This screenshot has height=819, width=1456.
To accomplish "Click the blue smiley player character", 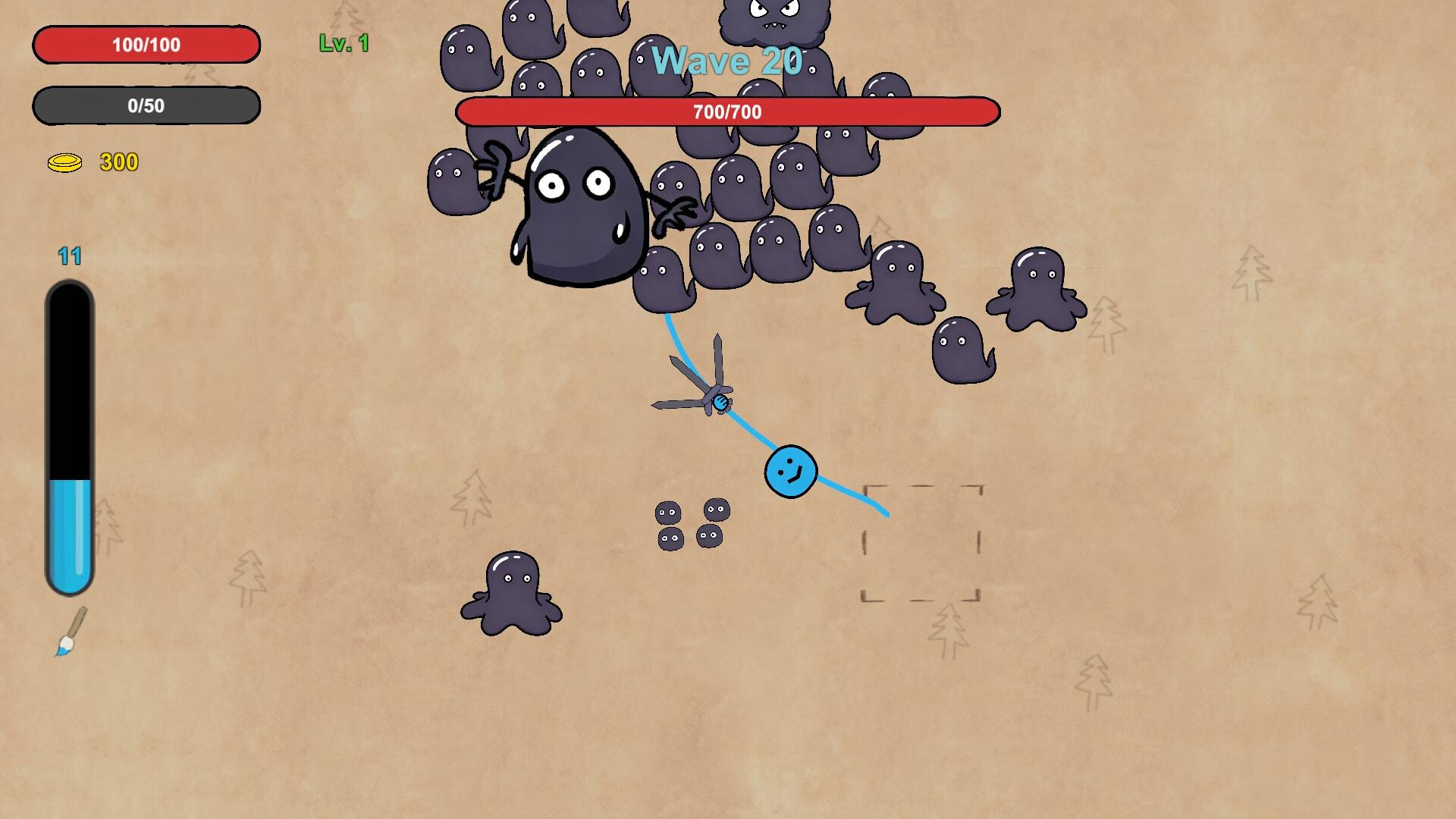I will (x=790, y=472).
